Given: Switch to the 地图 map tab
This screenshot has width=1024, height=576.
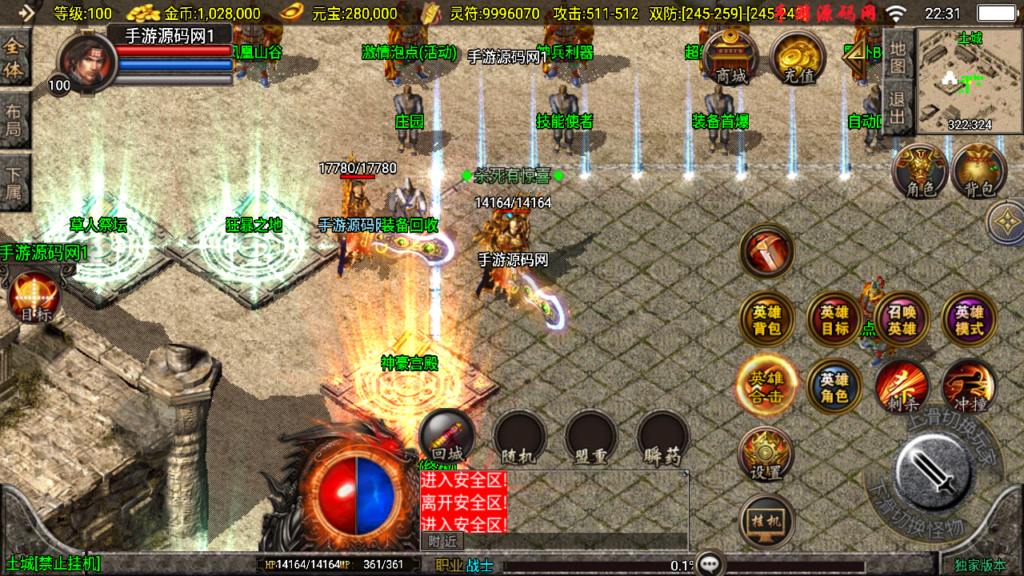Looking at the screenshot, I should (x=898, y=55).
